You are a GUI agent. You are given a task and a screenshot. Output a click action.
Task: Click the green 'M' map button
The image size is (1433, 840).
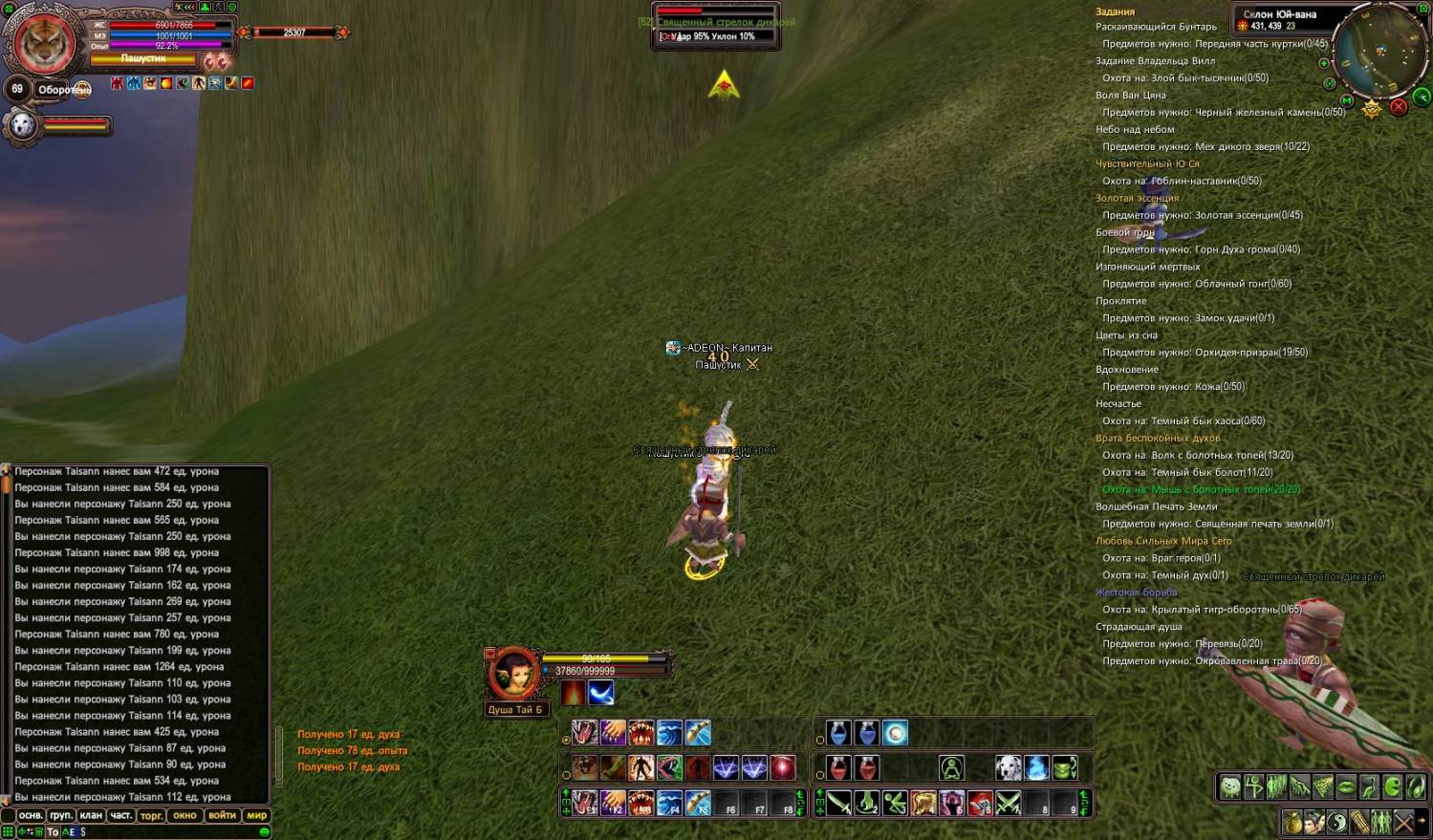click(x=1347, y=100)
